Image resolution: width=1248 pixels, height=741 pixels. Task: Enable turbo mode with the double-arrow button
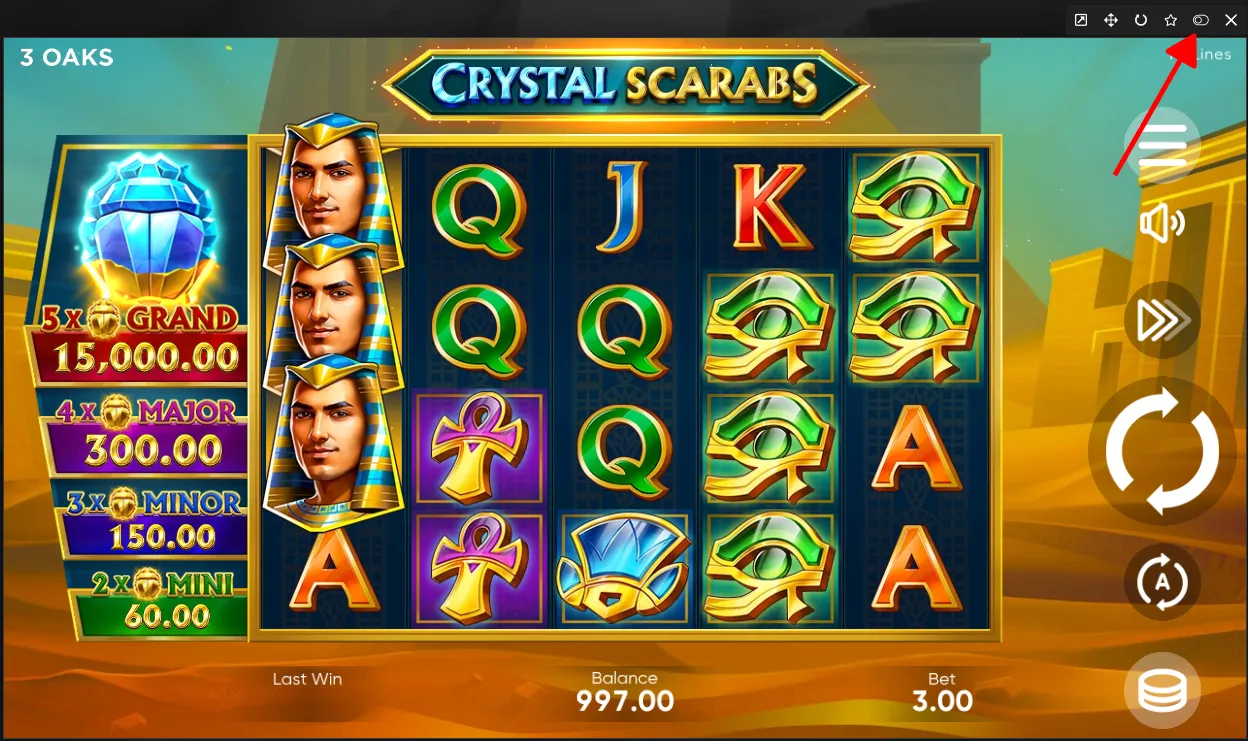1162,321
